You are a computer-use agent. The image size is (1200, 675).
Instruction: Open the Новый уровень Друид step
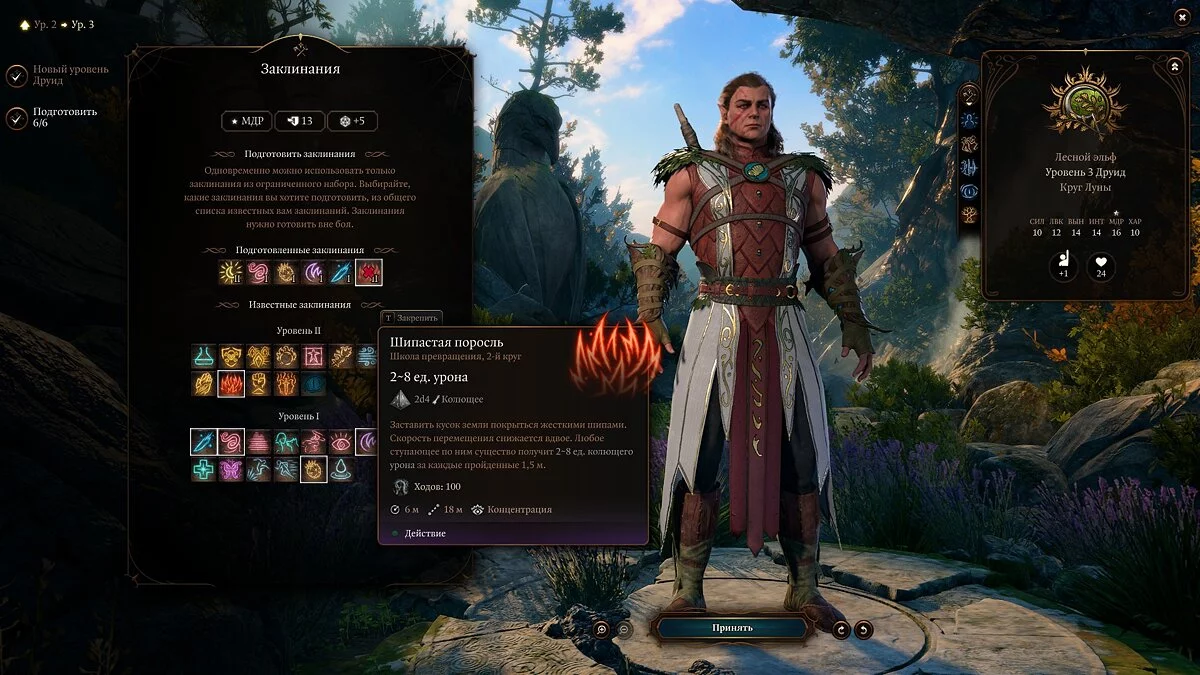pyautogui.click(x=17, y=75)
